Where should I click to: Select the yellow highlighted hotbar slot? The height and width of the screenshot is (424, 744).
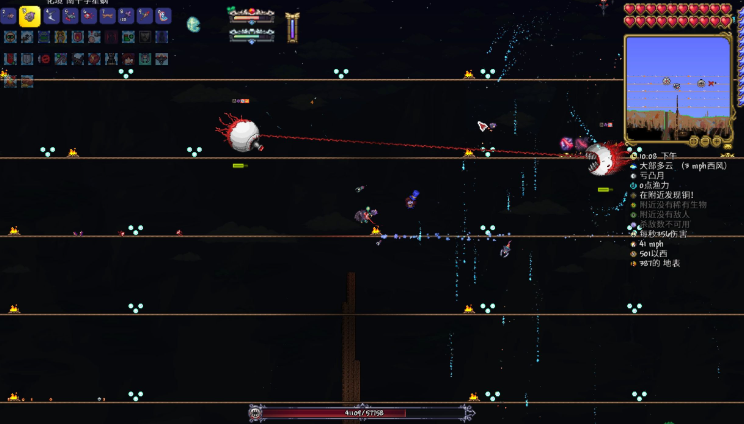pos(29,16)
